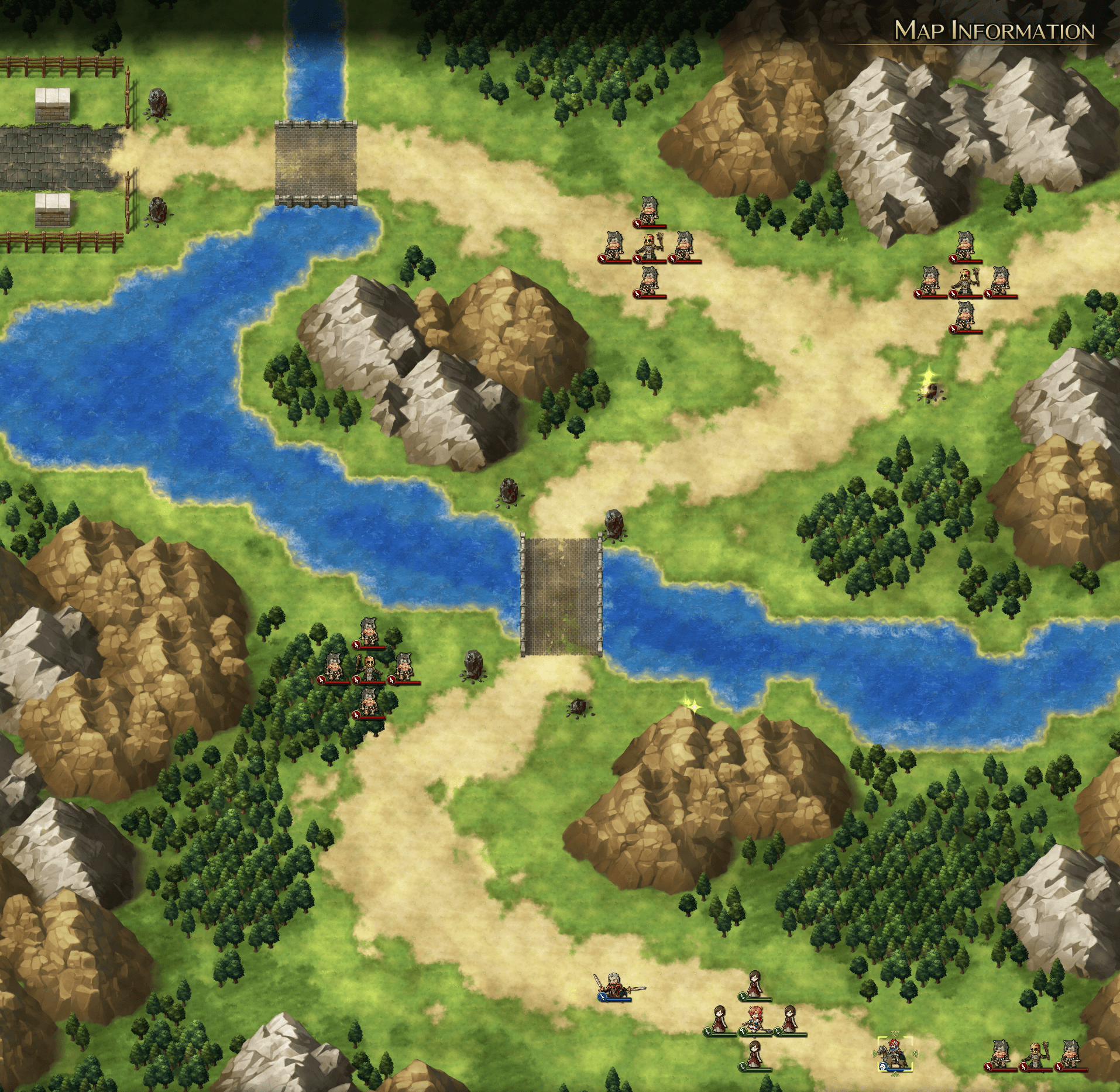Image resolution: width=1120 pixels, height=1092 pixels.
Task: Click the northern shaman's red health bar
Action: tap(654, 261)
